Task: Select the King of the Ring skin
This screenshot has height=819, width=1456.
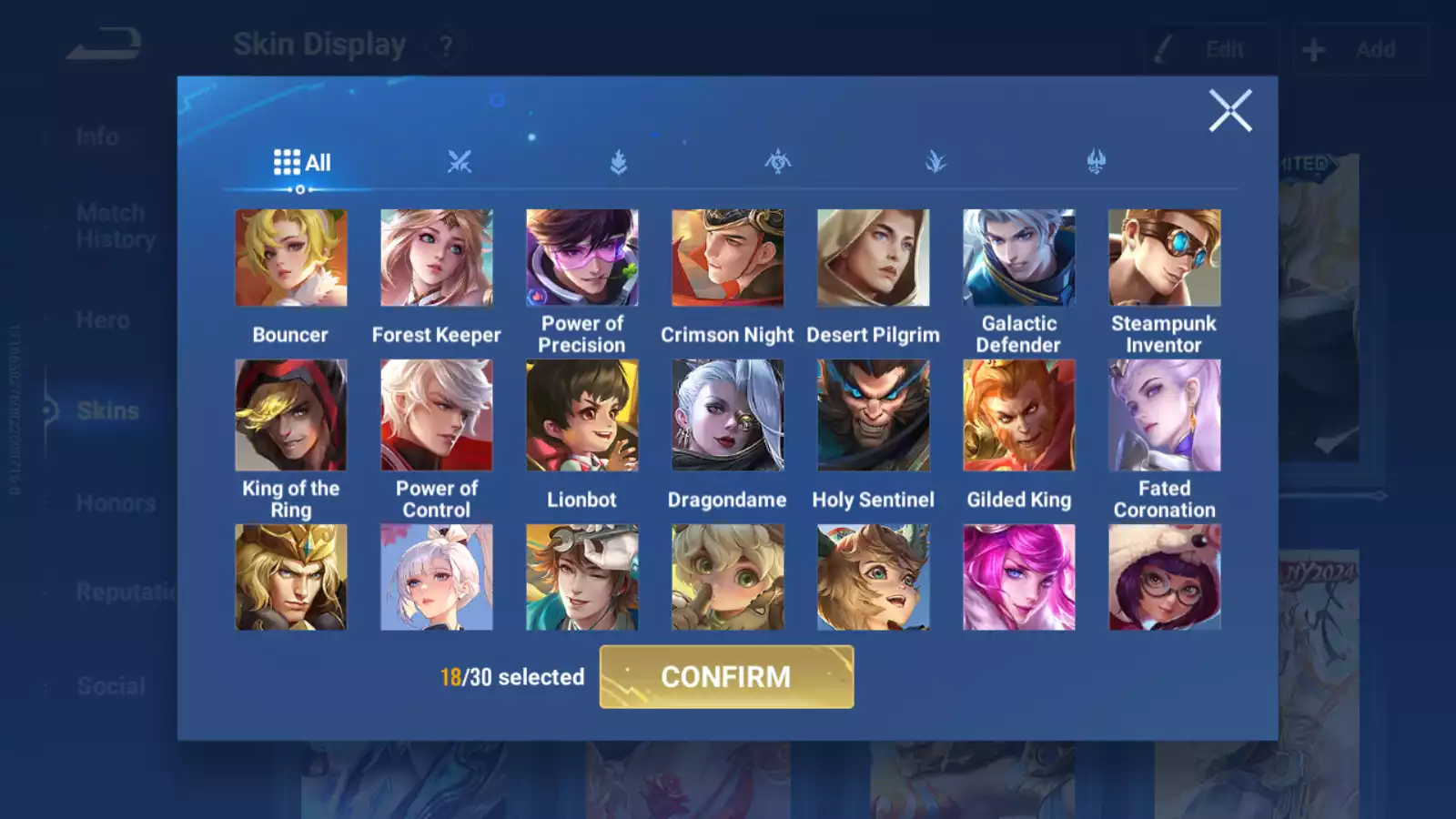Action: pos(290,415)
